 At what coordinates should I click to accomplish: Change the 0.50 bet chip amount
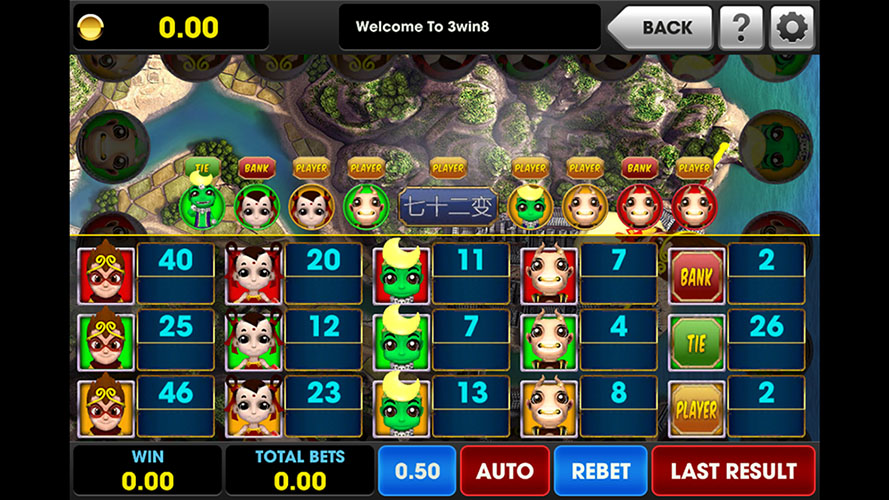[x=416, y=470]
